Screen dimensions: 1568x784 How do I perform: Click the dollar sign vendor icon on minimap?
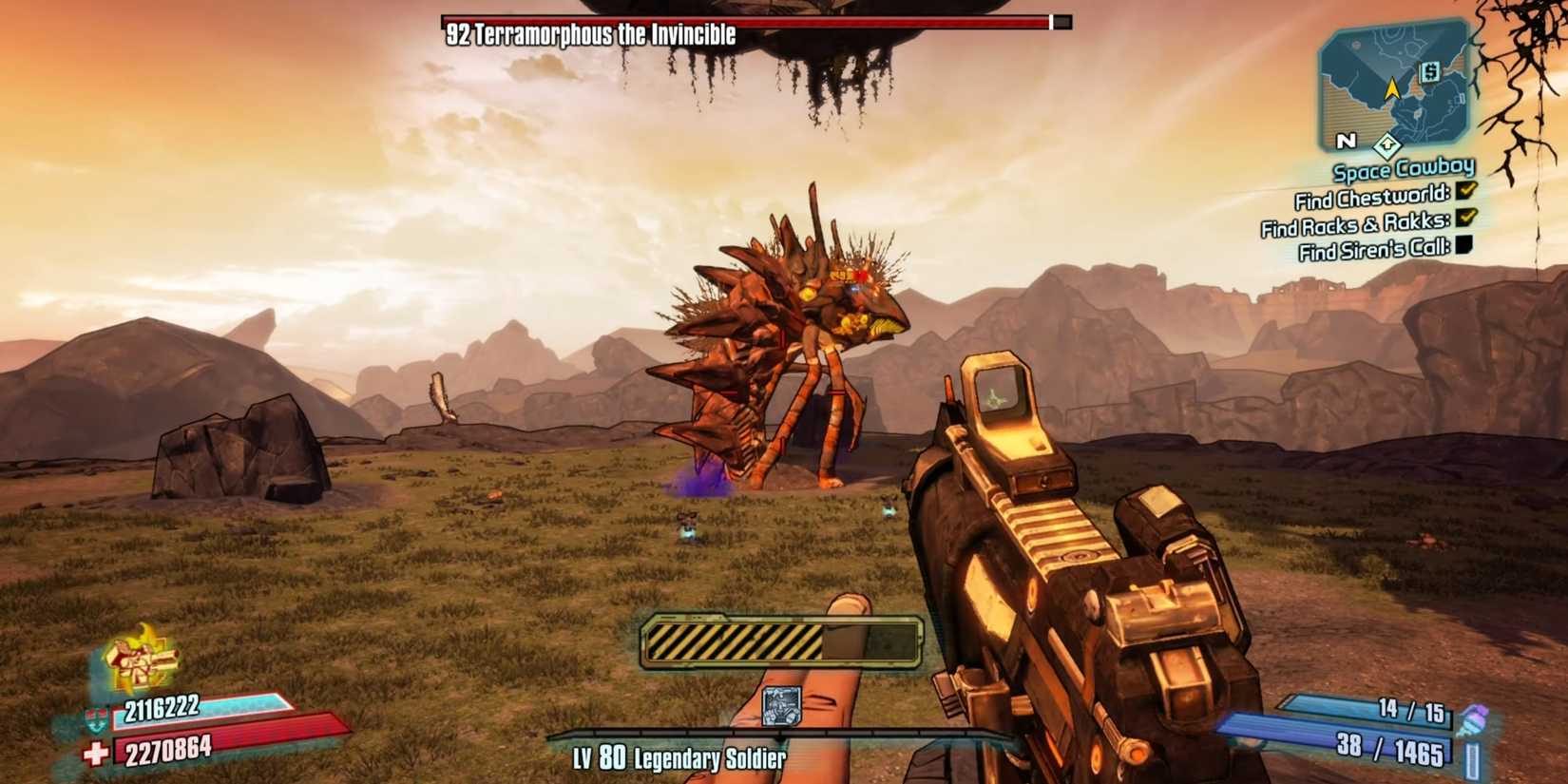click(1429, 72)
